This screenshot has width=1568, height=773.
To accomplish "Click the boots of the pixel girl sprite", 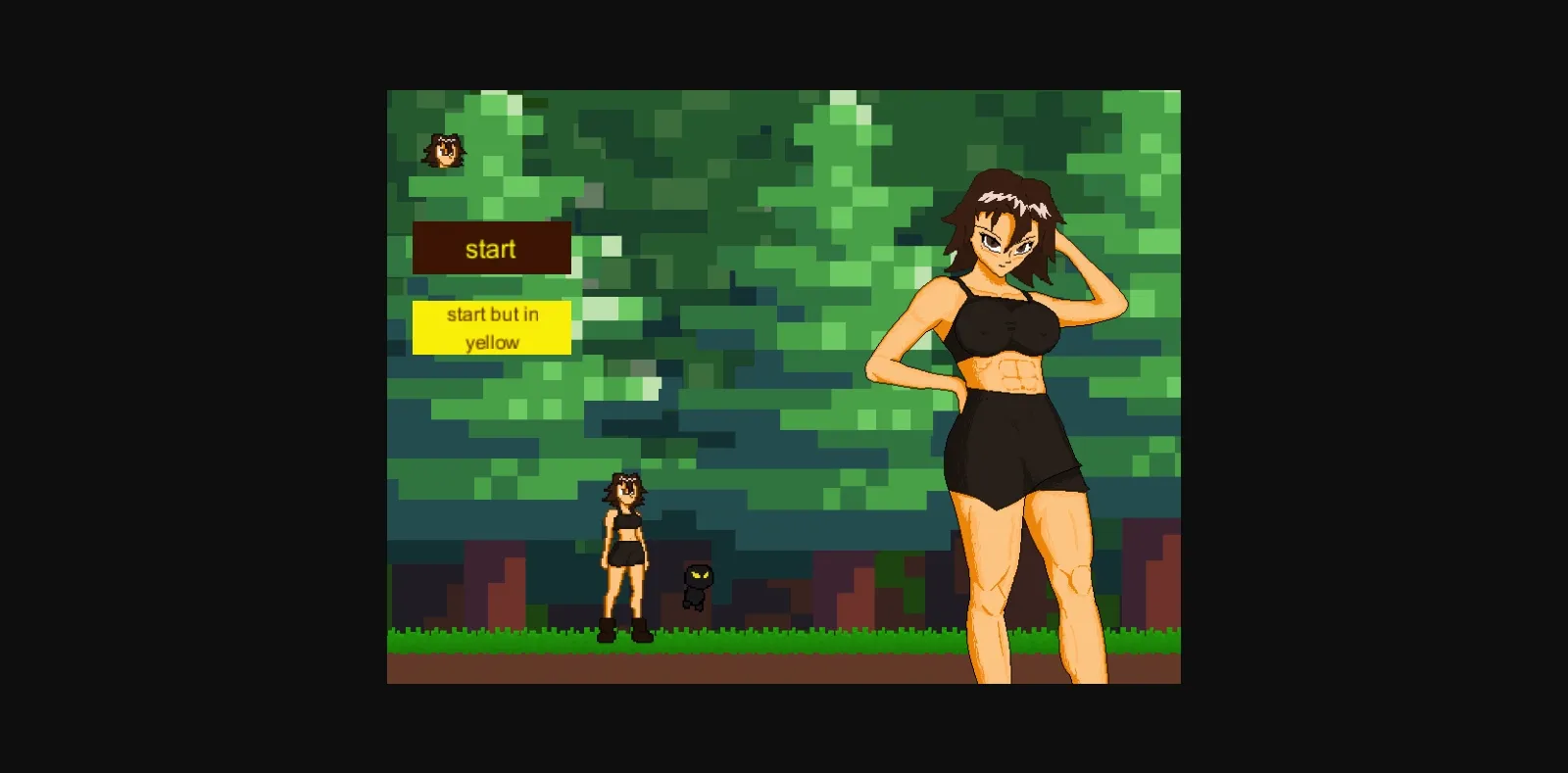I will point(625,632).
